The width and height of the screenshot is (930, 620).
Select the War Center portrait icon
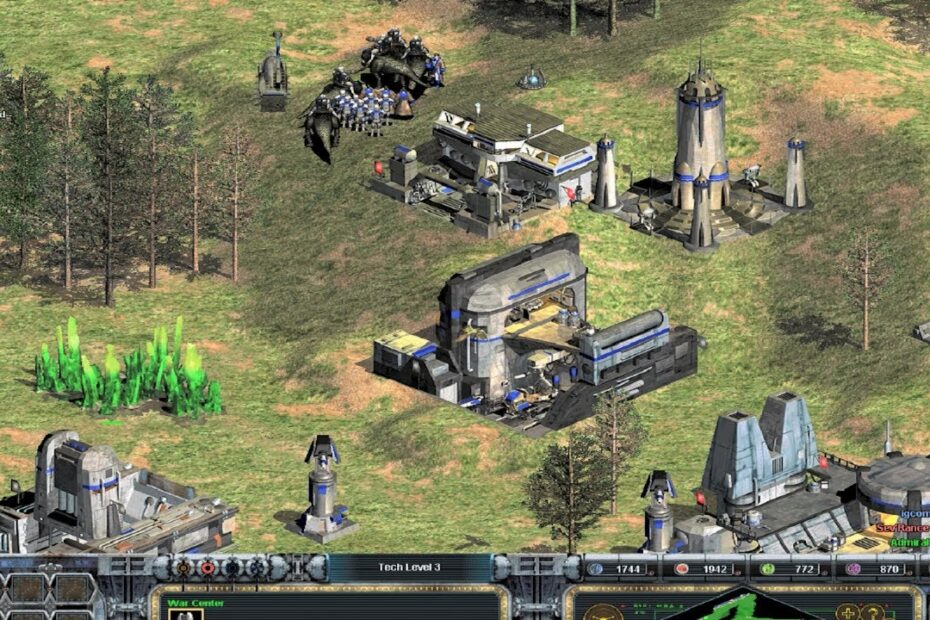186,614
